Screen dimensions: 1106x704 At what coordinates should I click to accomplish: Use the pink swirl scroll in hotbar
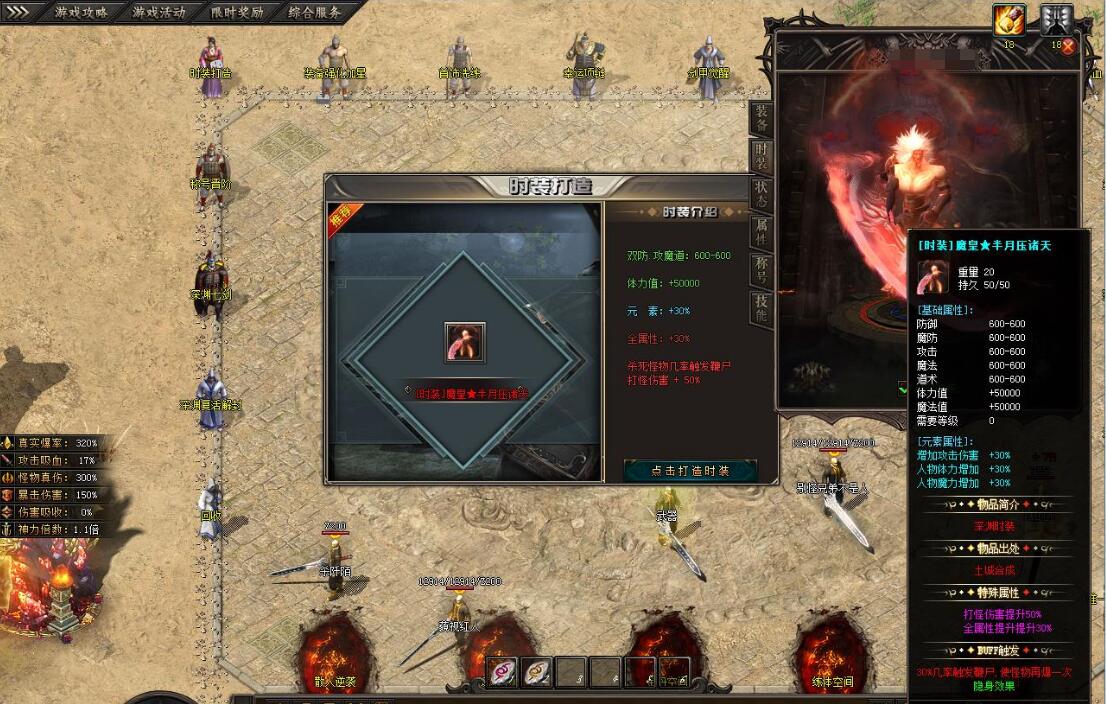[502, 672]
